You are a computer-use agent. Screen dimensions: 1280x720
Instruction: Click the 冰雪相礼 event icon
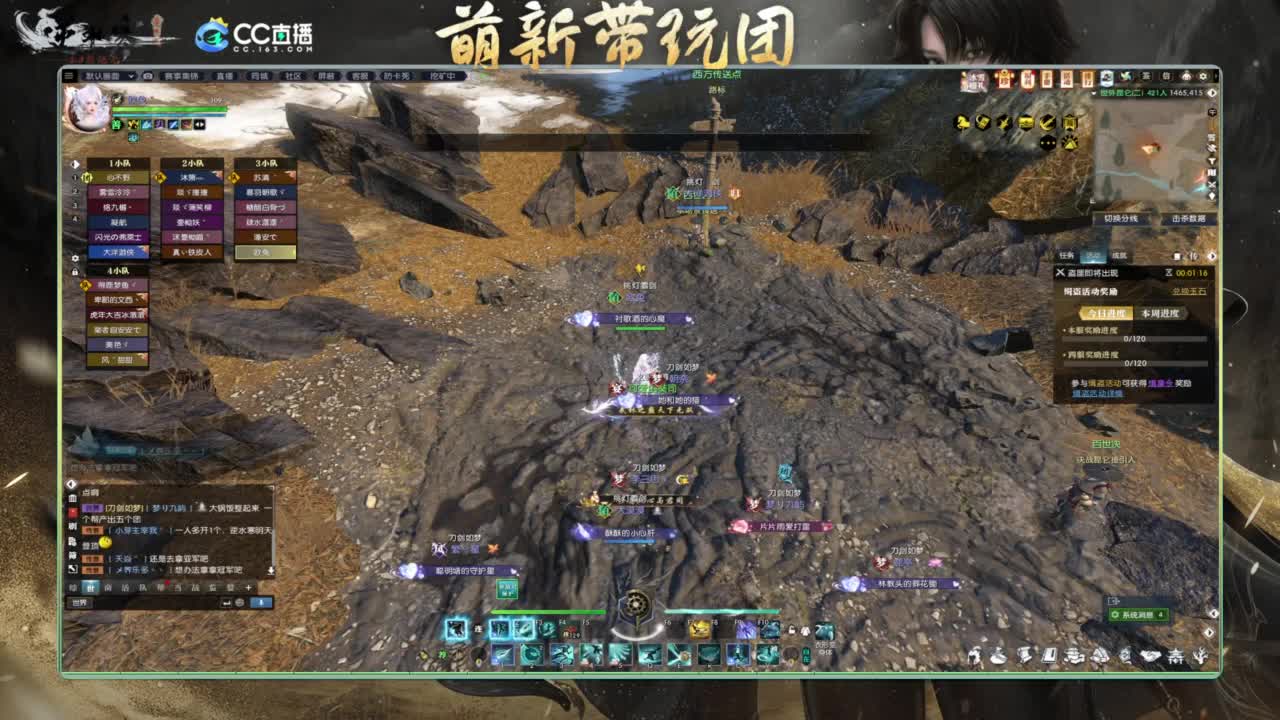977,79
